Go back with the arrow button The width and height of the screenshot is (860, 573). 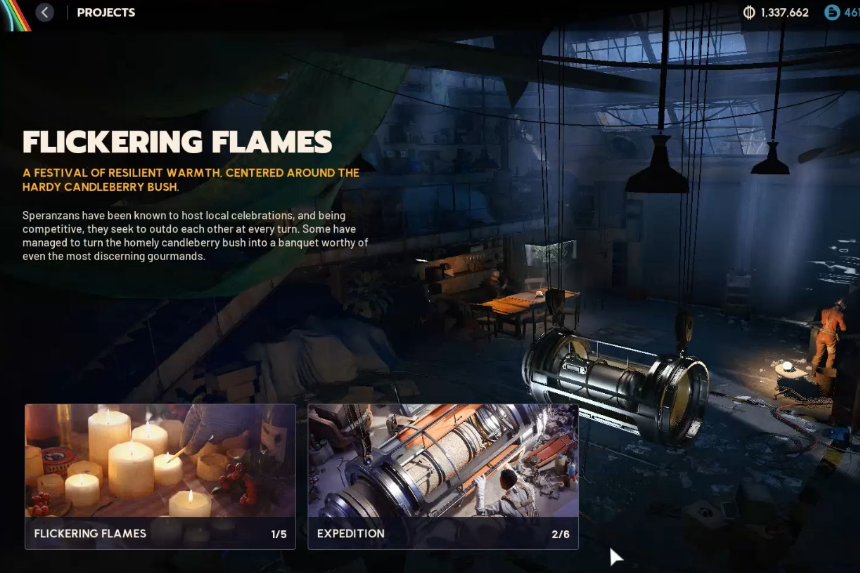pyautogui.click(x=45, y=13)
